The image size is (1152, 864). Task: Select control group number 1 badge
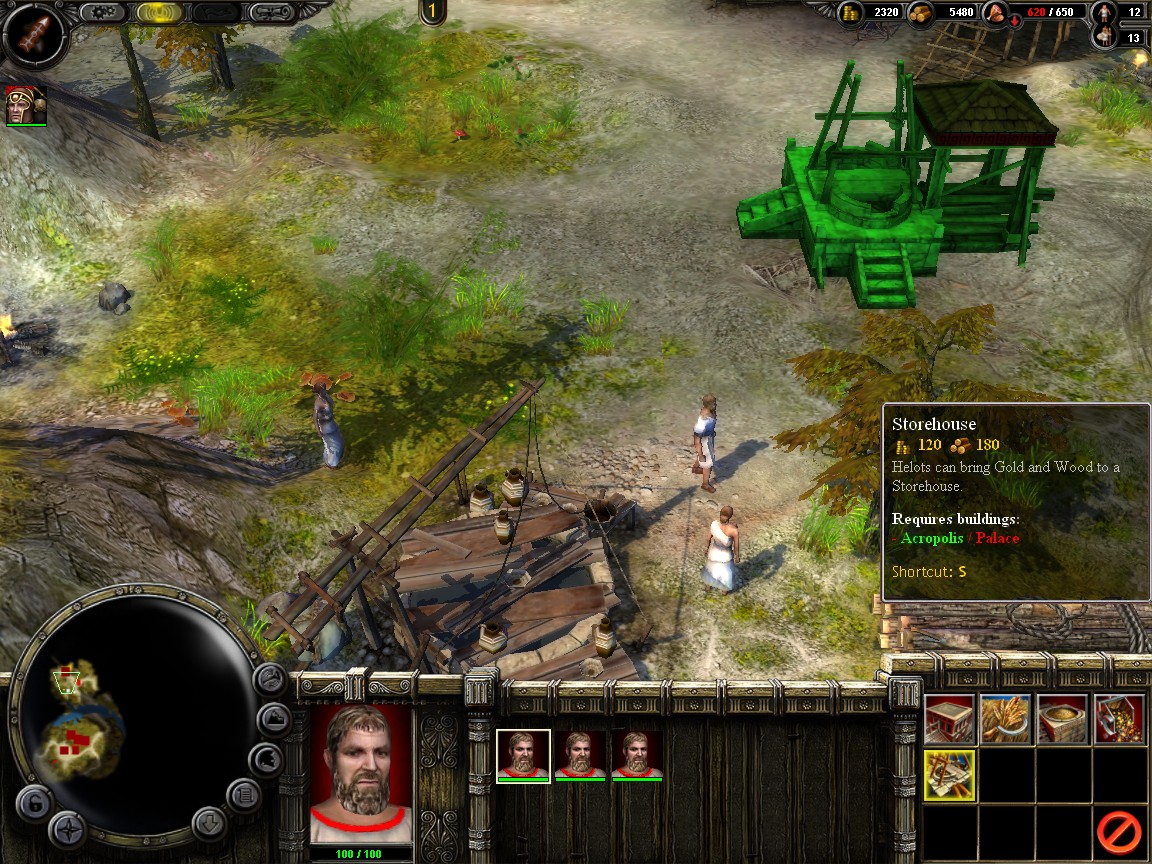point(432,12)
